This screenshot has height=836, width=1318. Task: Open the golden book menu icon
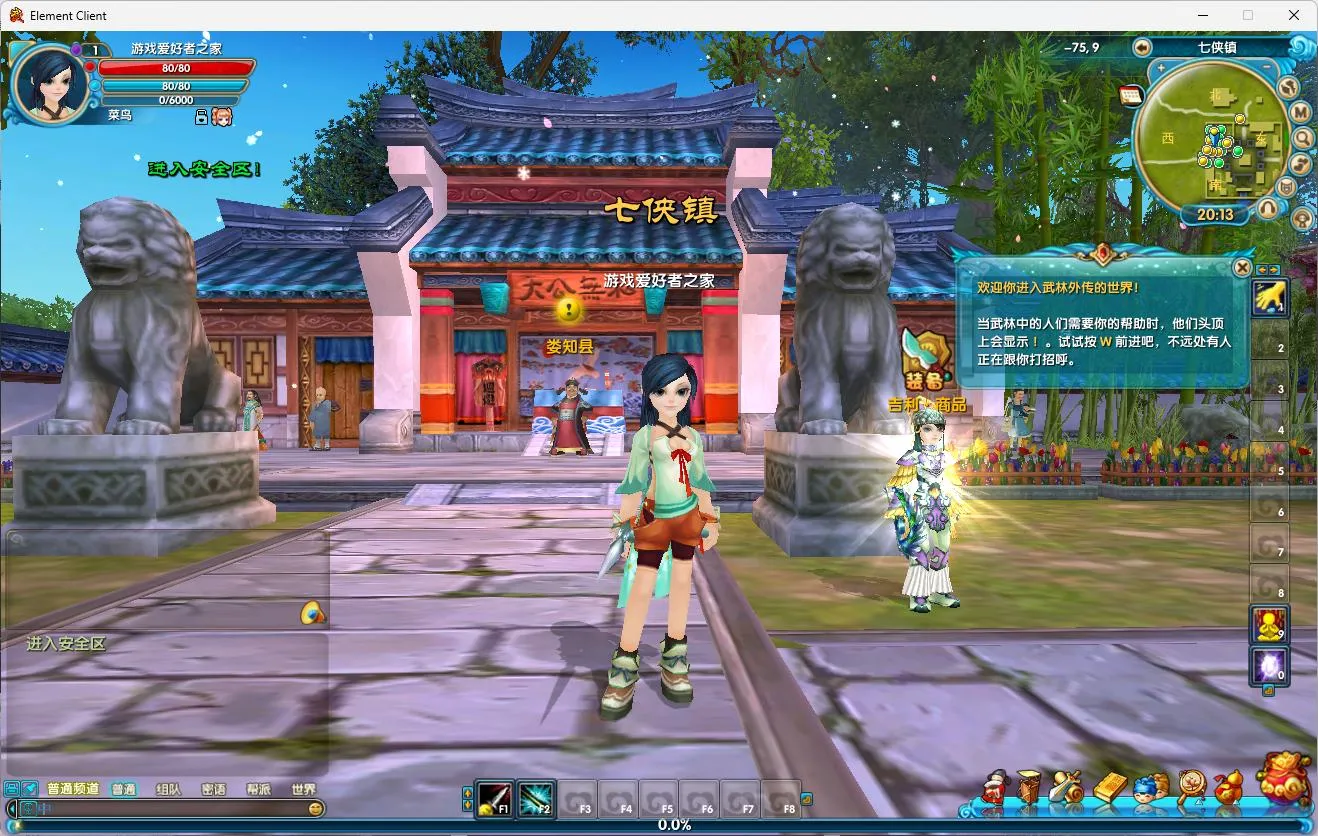1109,789
